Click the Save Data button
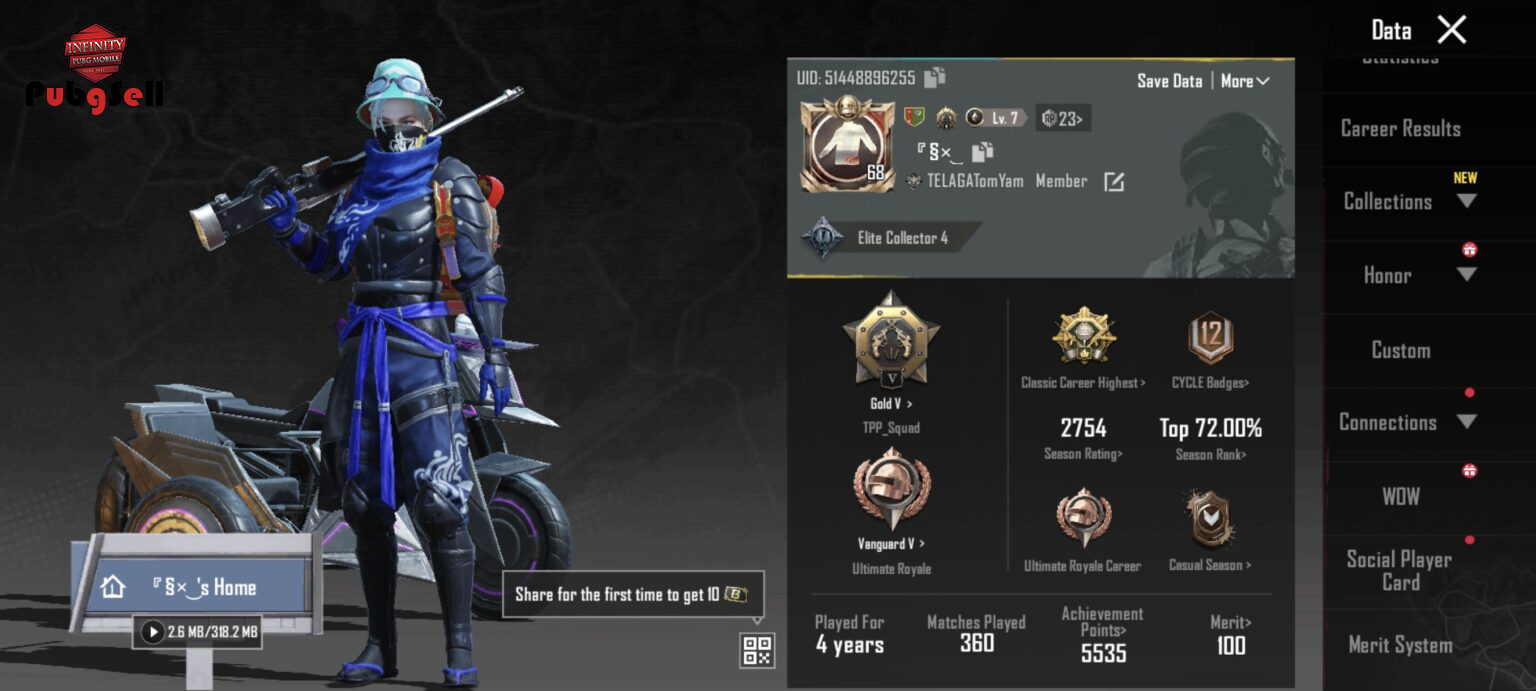The height and width of the screenshot is (691, 1536). (1169, 81)
